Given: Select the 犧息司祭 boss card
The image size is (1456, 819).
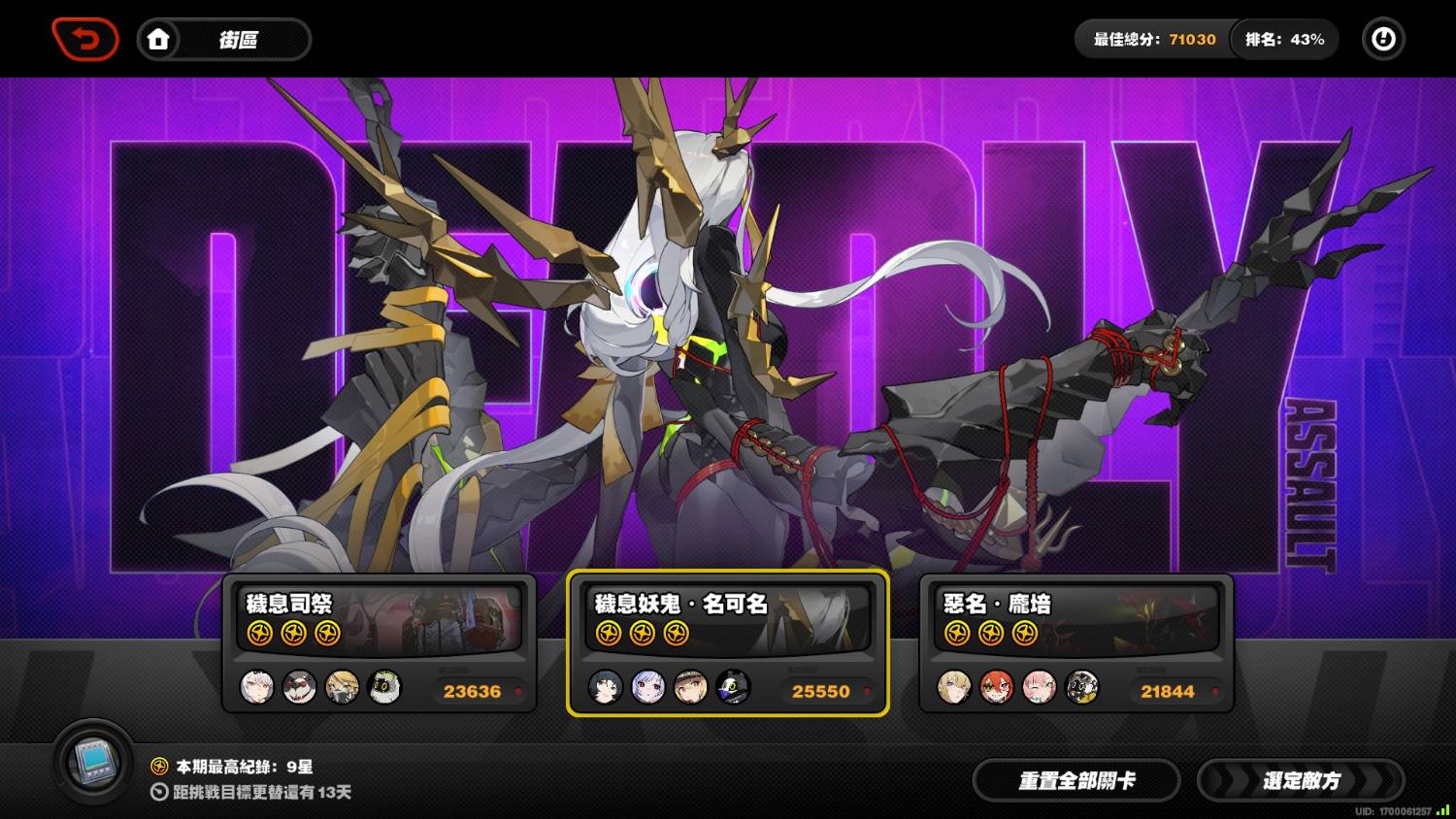Looking at the screenshot, I should 380,643.
